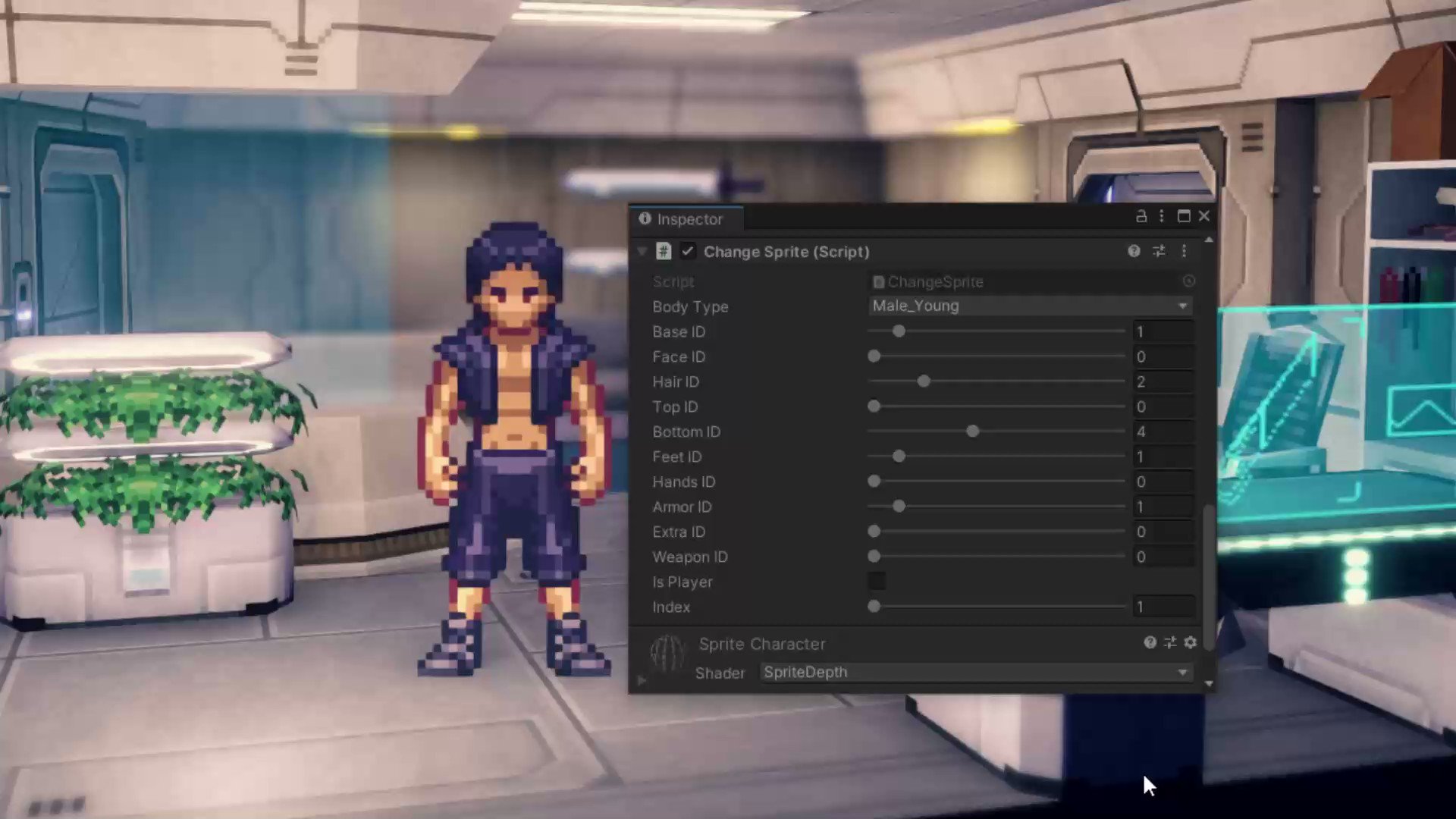1456x819 pixels.
Task: Click the Bottom ID value field showing 4
Action: (x=1163, y=431)
